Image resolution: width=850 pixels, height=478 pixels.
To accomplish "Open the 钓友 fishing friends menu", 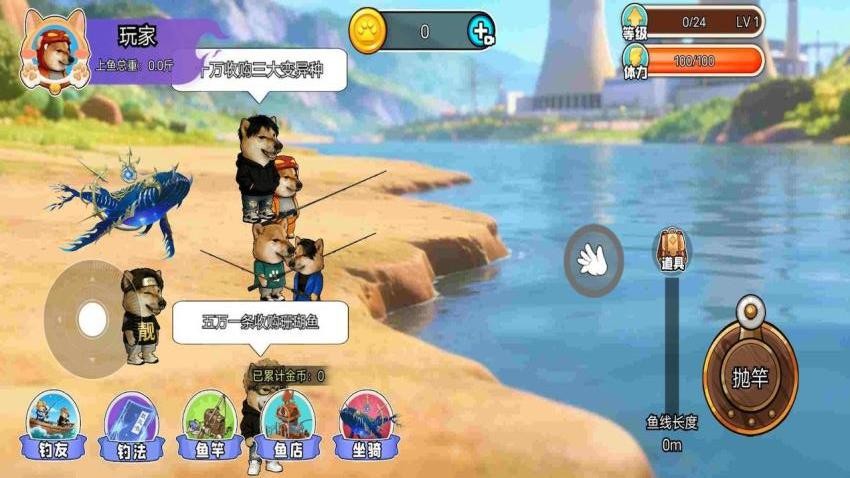I will (55, 424).
